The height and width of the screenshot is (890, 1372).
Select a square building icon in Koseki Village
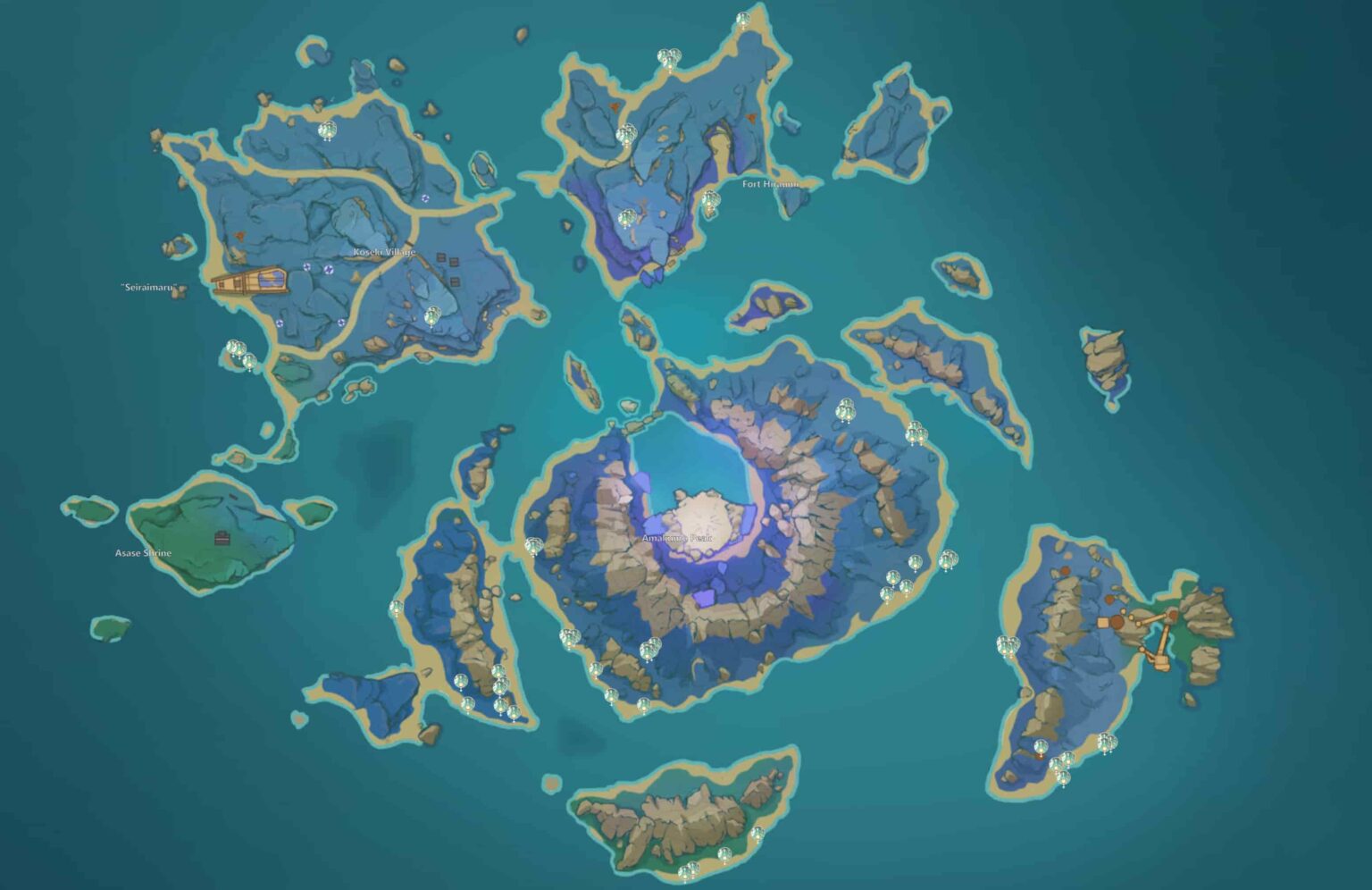(x=441, y=256)
